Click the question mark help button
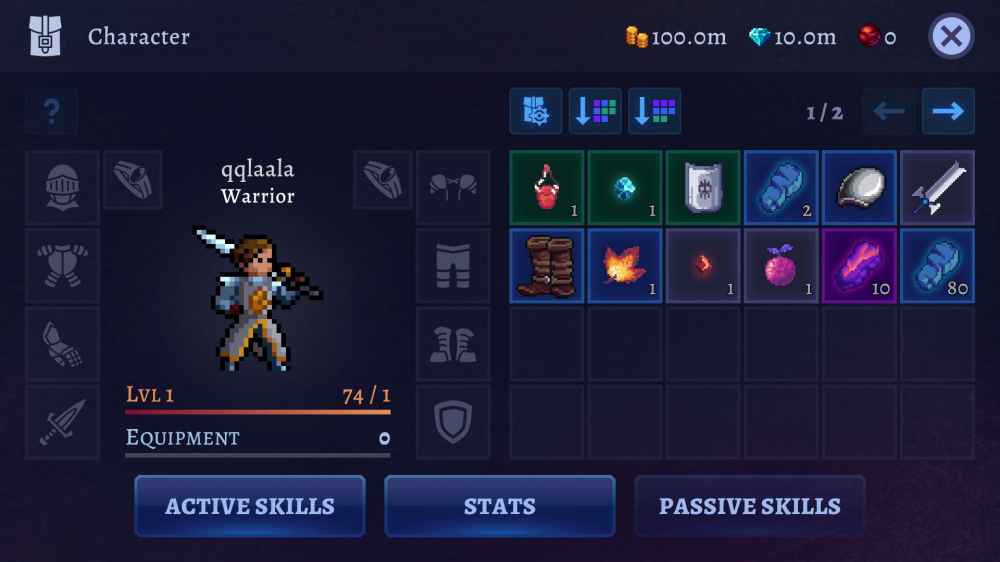 coord(51,112)
